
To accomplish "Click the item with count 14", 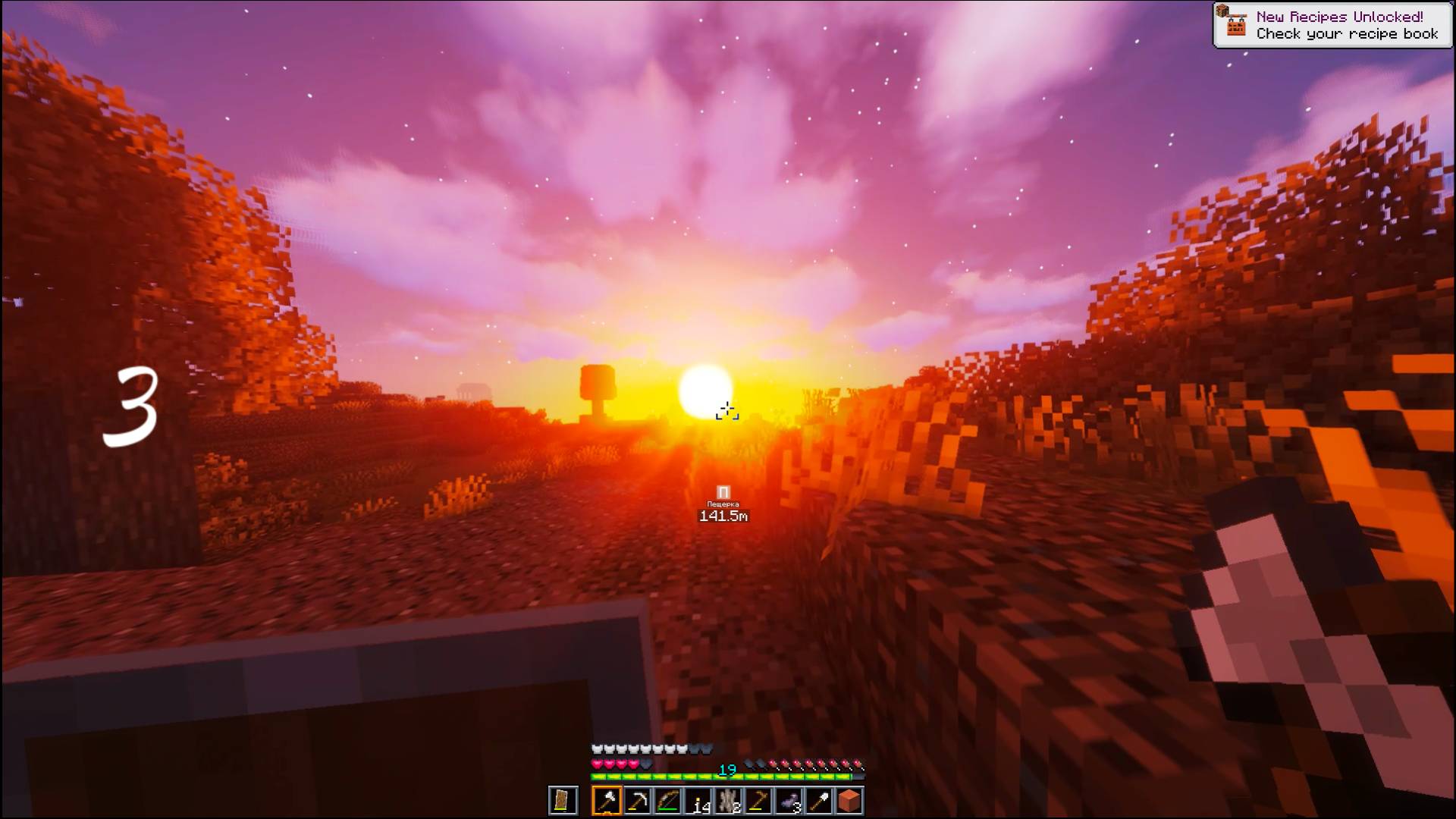I will coord(699,800).
